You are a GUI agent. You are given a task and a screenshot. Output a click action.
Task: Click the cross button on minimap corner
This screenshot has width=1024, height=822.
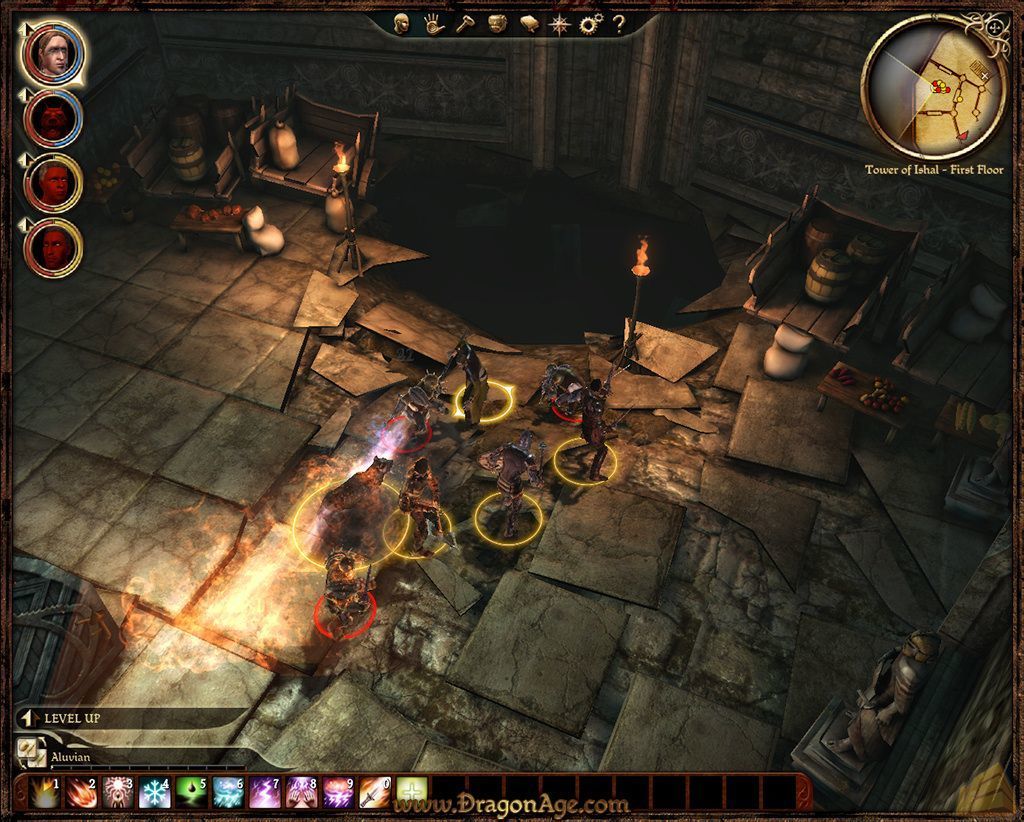[x=995, y=26]
